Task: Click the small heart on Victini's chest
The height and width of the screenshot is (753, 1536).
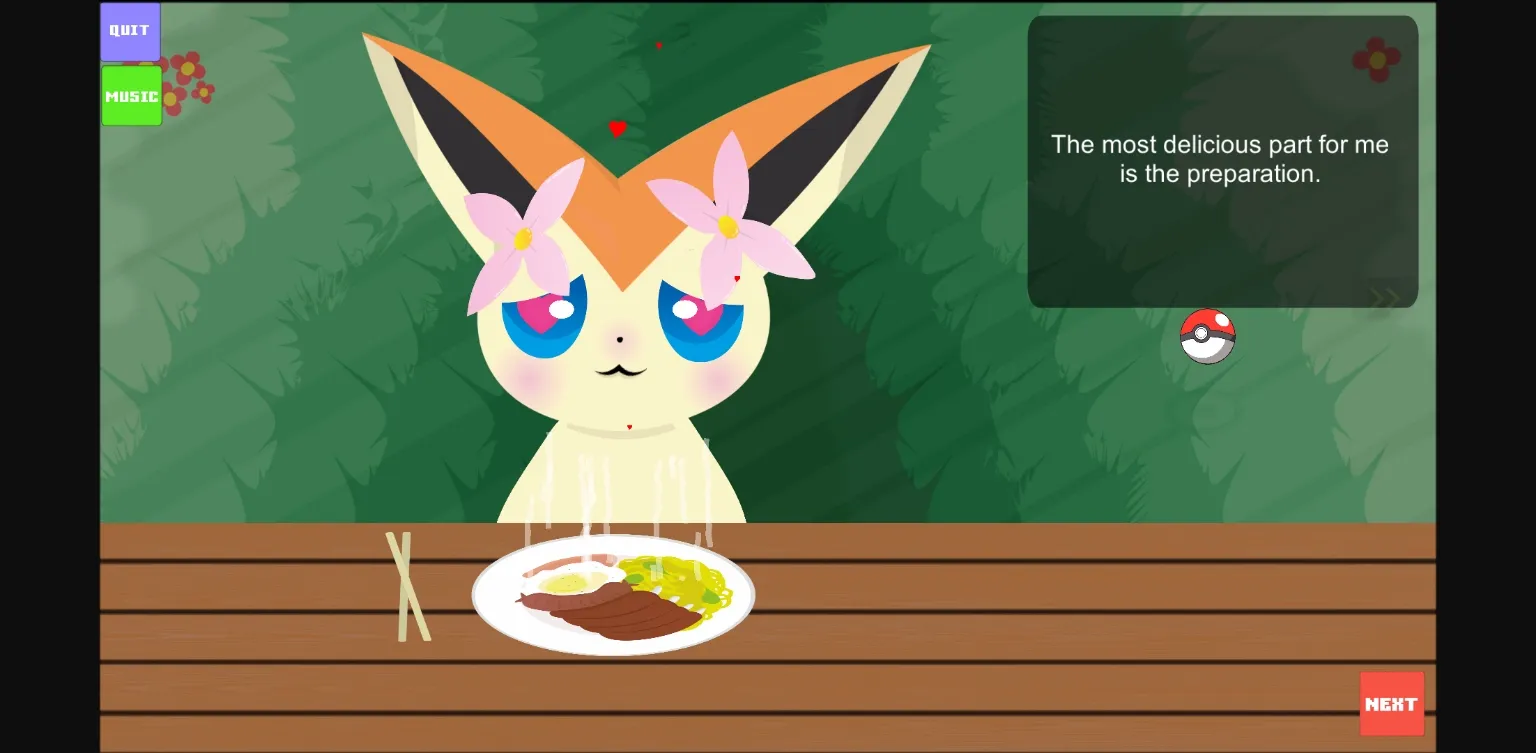Action: [x=628, y=424]
